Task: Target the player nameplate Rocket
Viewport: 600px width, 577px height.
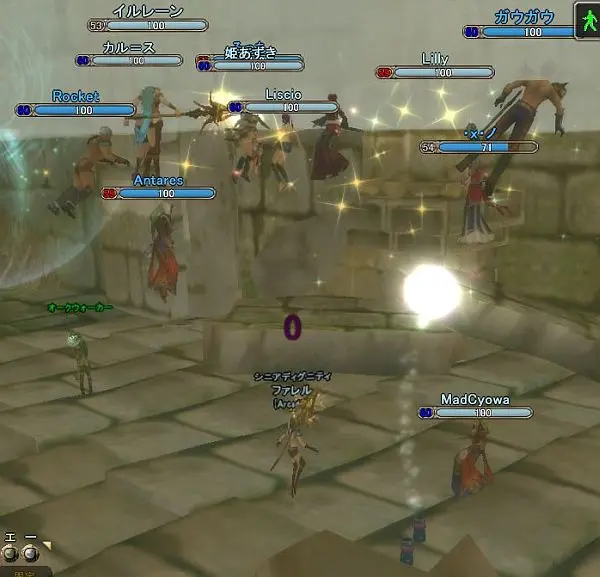Action: 75,97
